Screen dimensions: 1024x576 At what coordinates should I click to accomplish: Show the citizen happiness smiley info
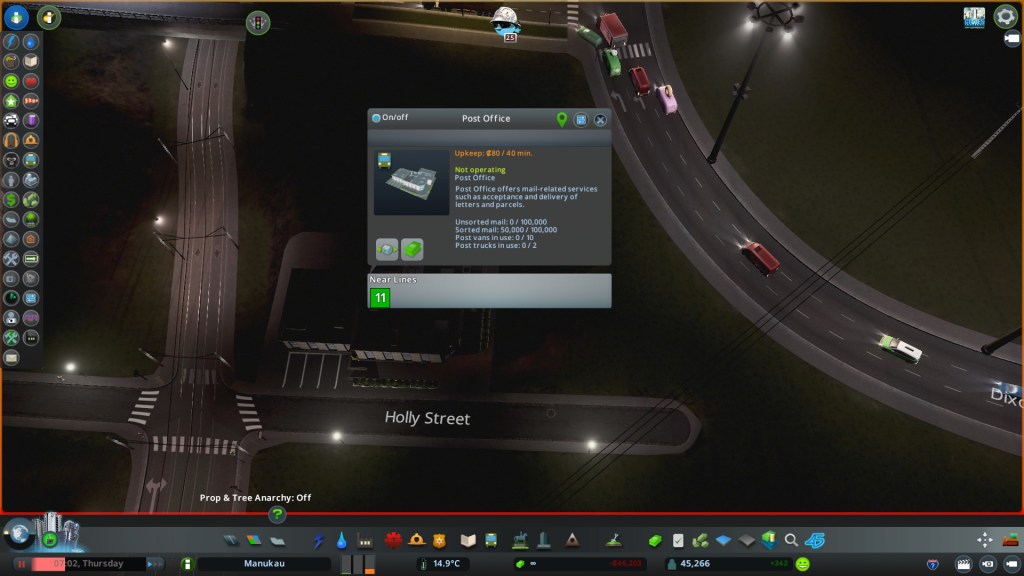pos(802,564)
